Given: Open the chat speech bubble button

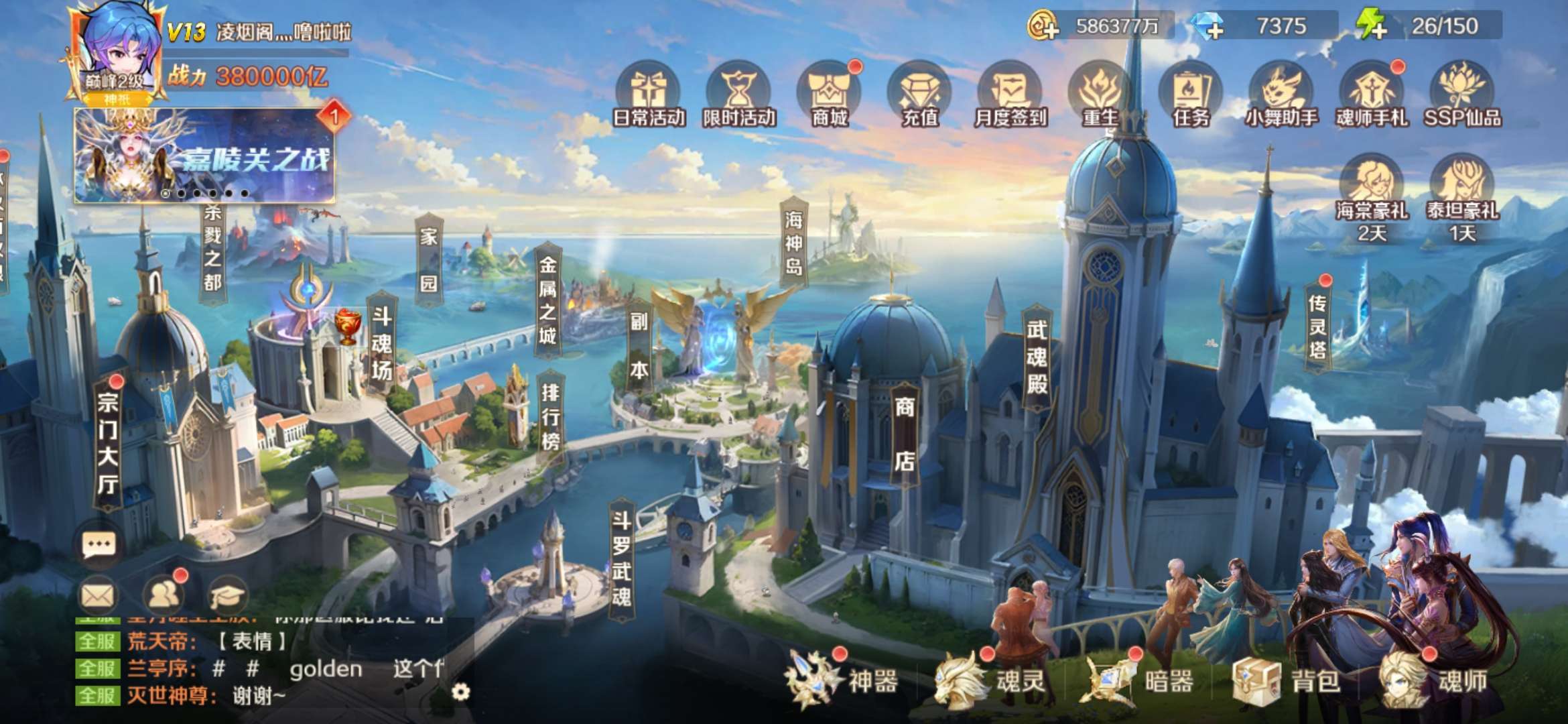Looking at the screenshot, I should [x=99, y=545].
